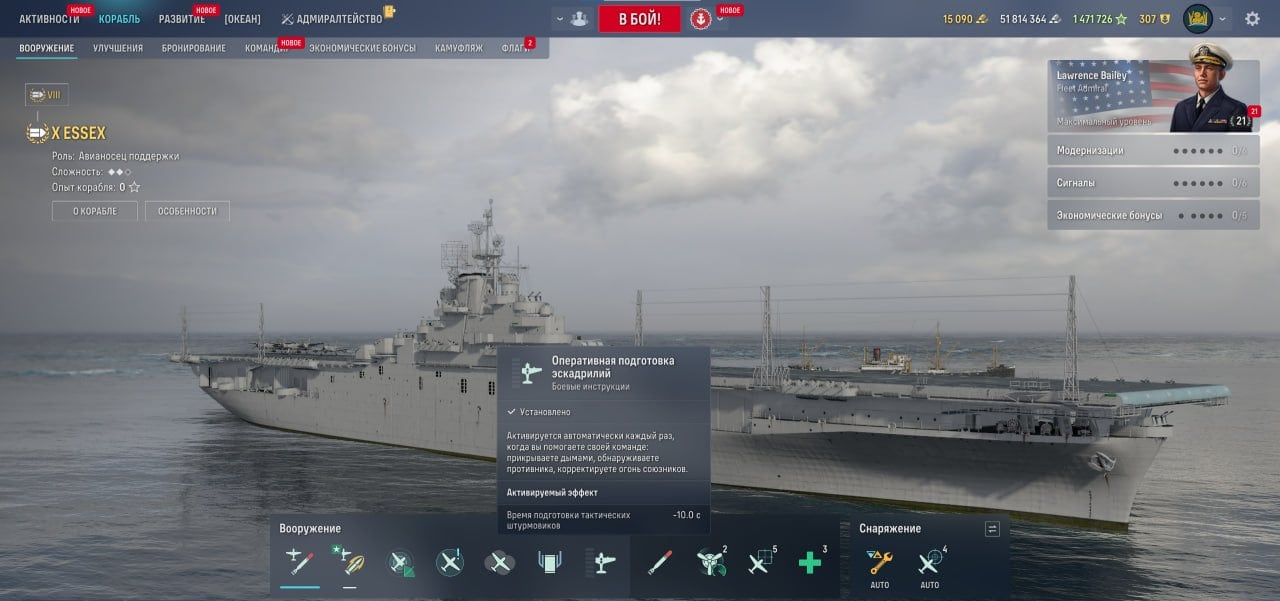Select the green repair cross consumable

pyautogui.click(x=809, y=562)
